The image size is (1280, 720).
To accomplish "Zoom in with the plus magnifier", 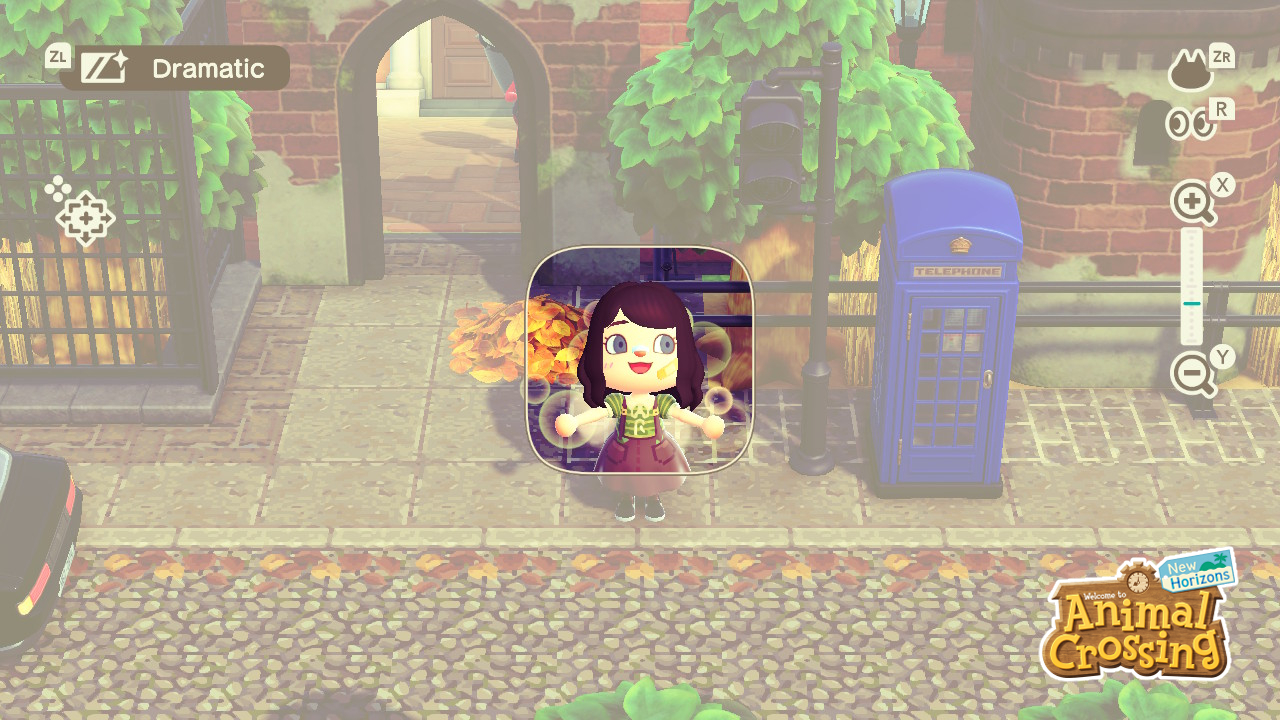I will (1193, 203).
